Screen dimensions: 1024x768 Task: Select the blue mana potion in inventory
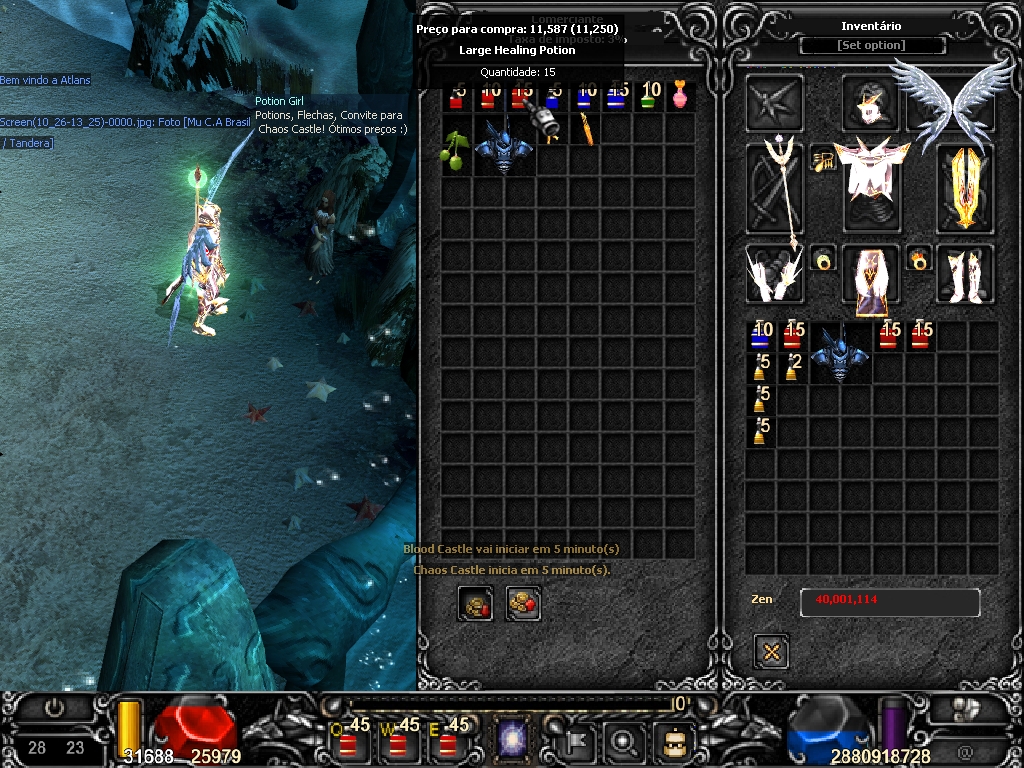click(762, 337)
